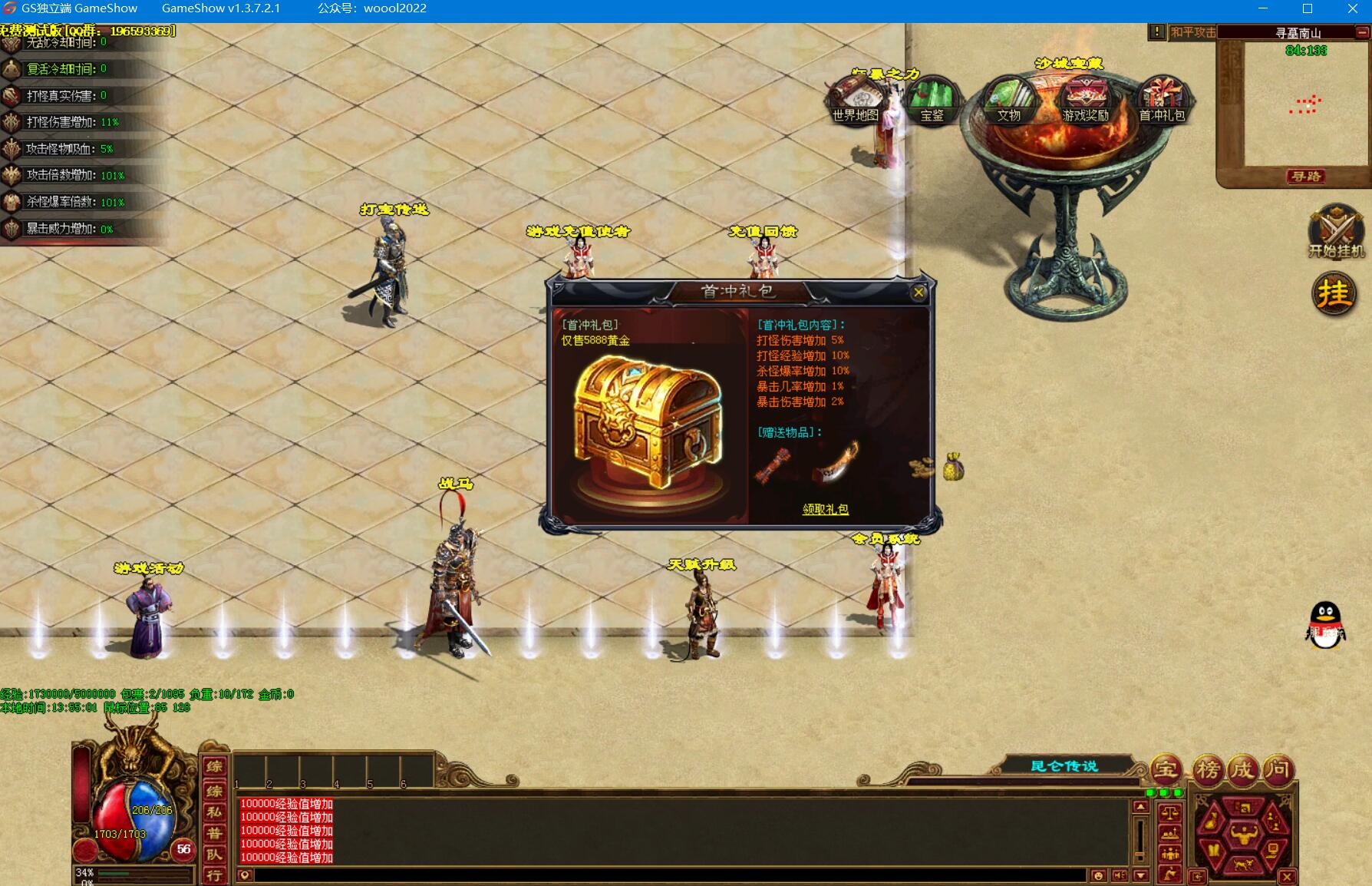Open the 首冲礼包 gift icon in top bar

point(1162,101)
